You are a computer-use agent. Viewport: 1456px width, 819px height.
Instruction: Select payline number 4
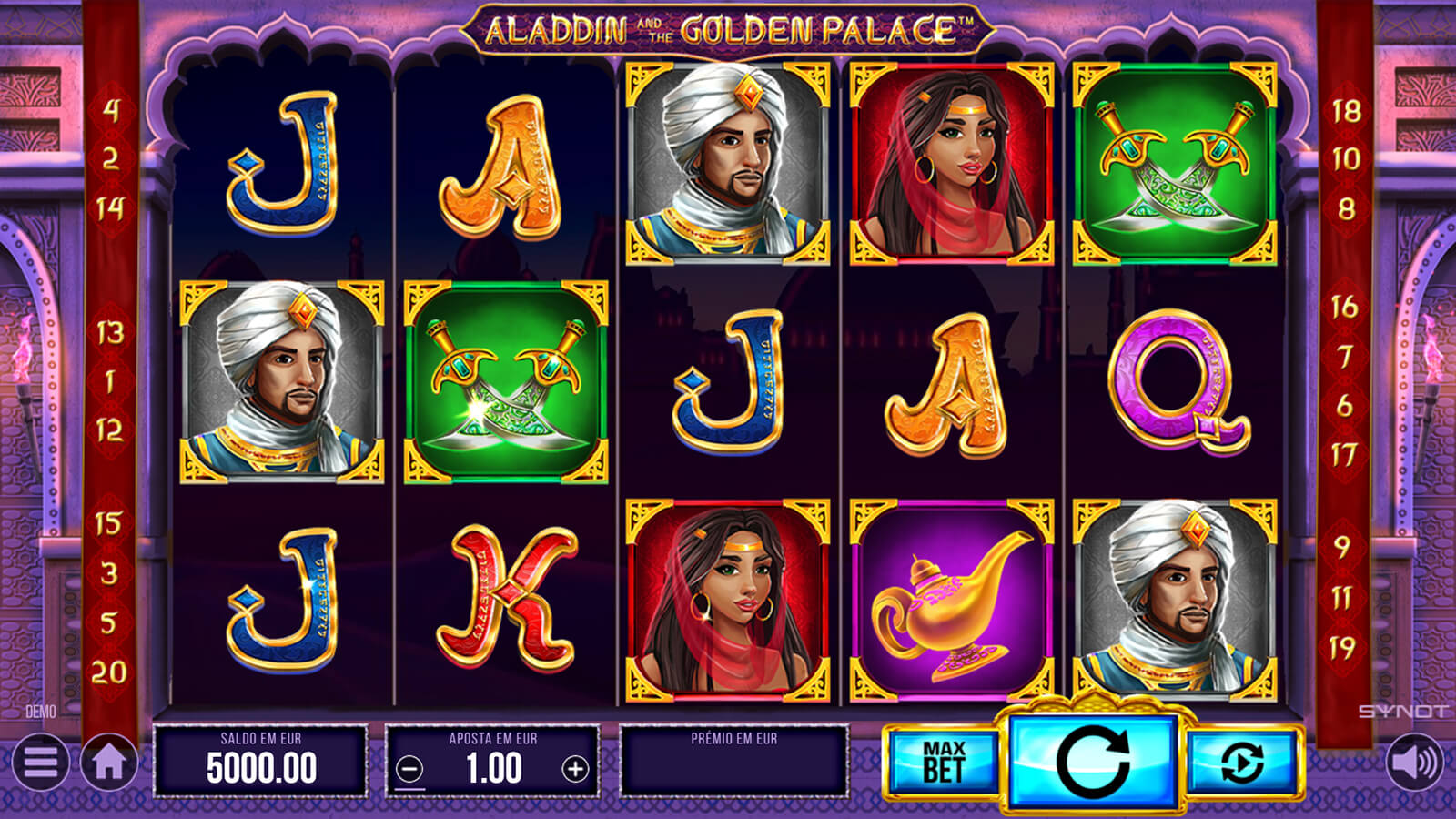[x=110, y=110]
